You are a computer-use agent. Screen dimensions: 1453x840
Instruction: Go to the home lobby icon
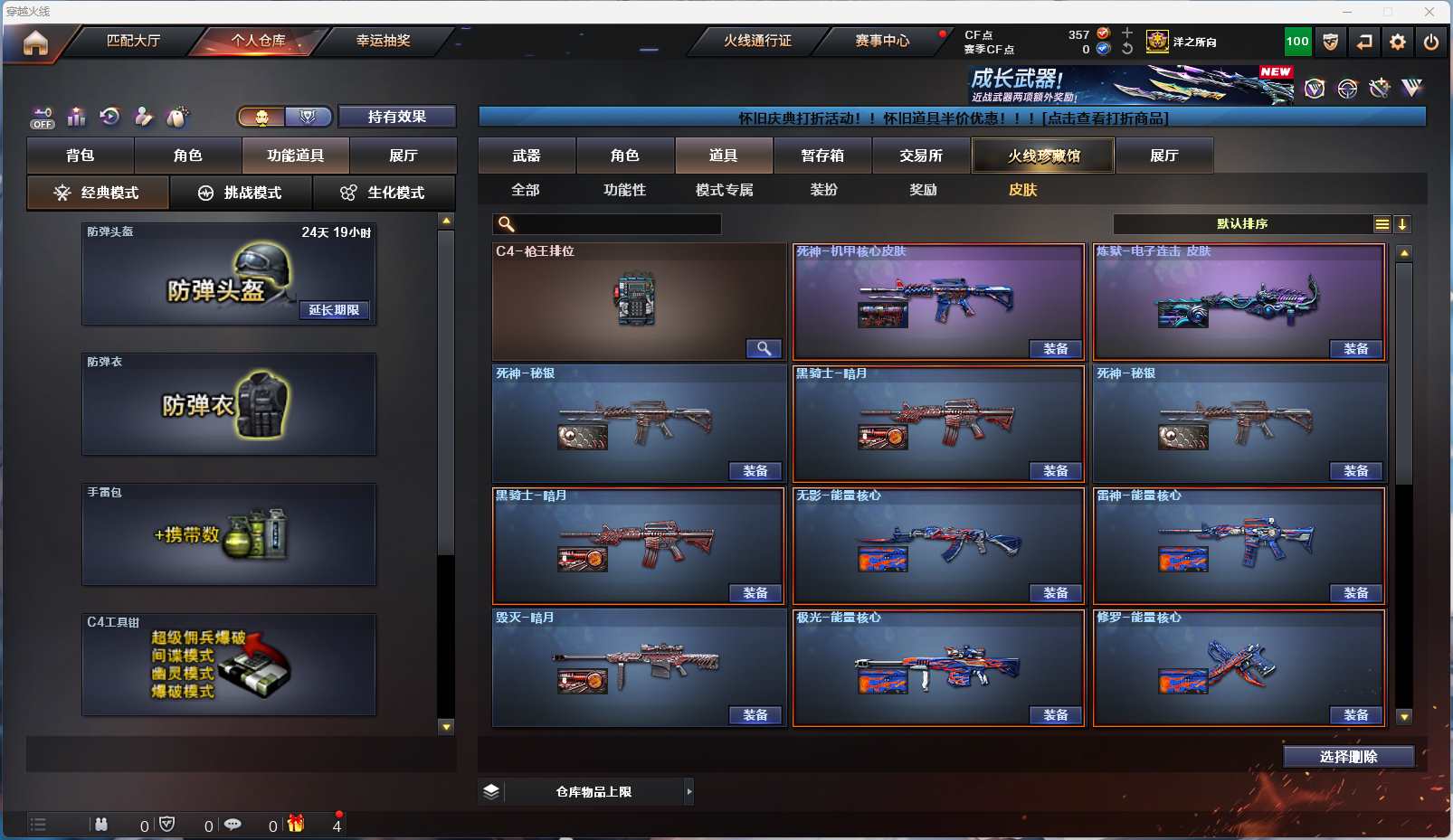click(35, 42)
